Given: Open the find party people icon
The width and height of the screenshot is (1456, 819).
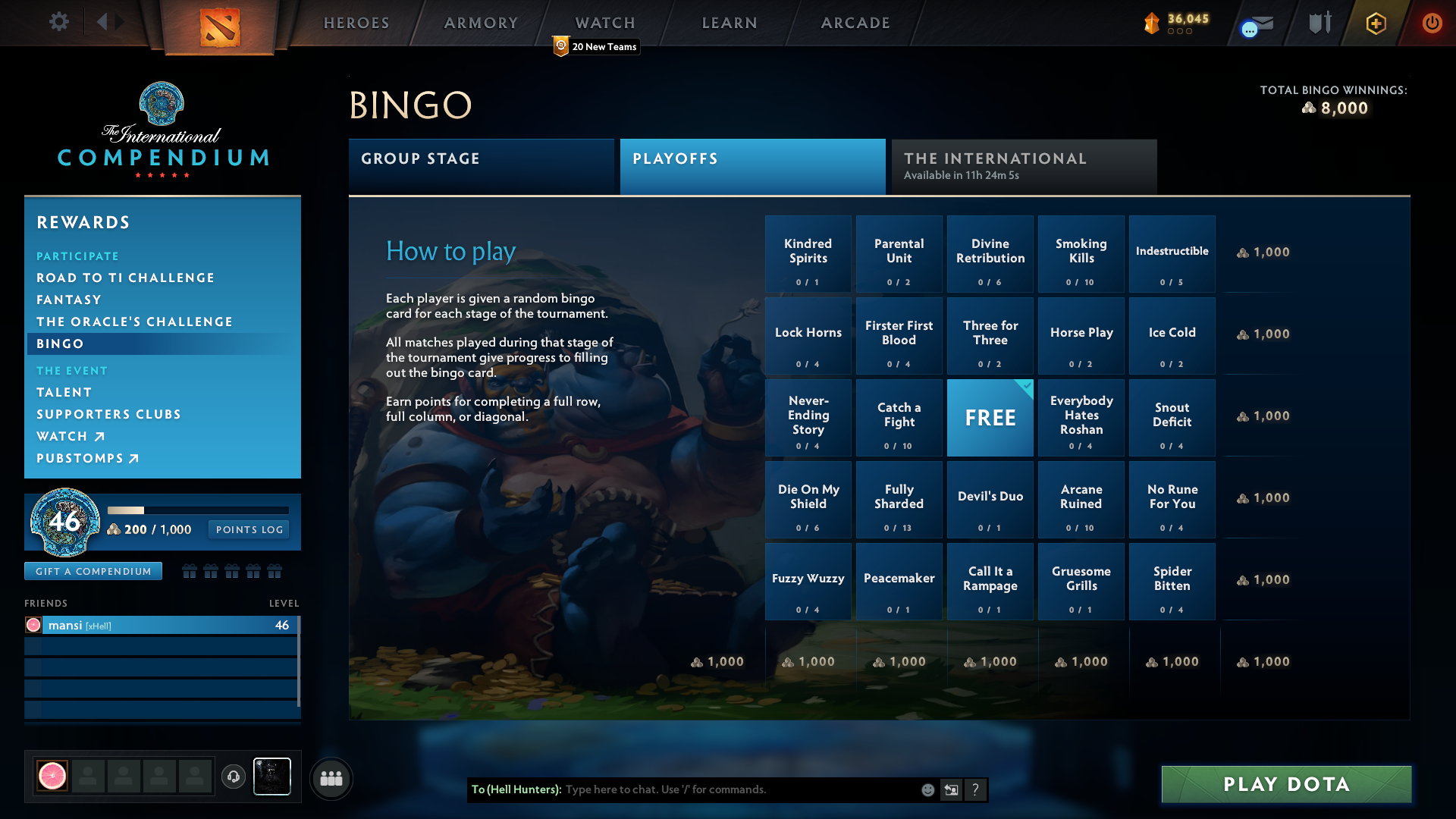Looking at the screenshot, I should pos(331,778).
